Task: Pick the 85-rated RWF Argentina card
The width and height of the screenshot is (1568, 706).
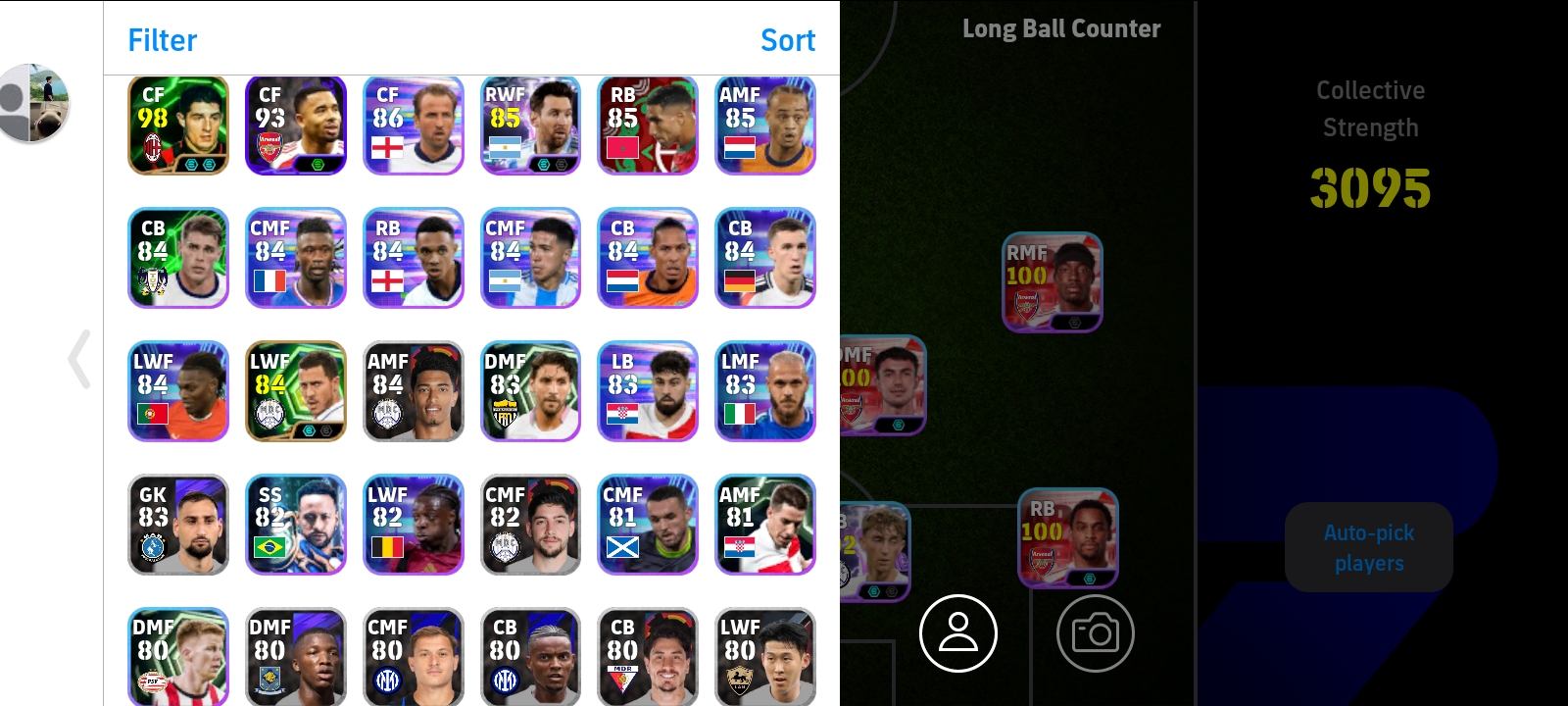Action: (x=530, y=126)
